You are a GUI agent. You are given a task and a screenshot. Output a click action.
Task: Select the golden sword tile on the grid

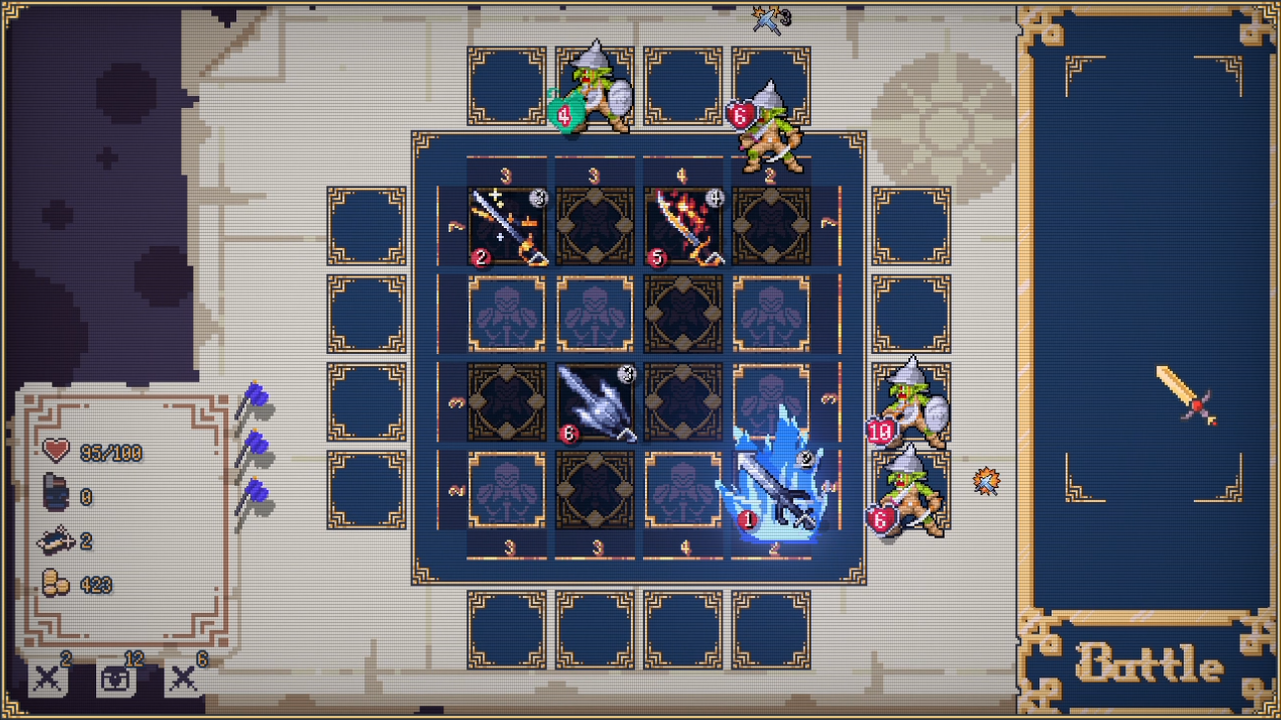tap(506, 225)
